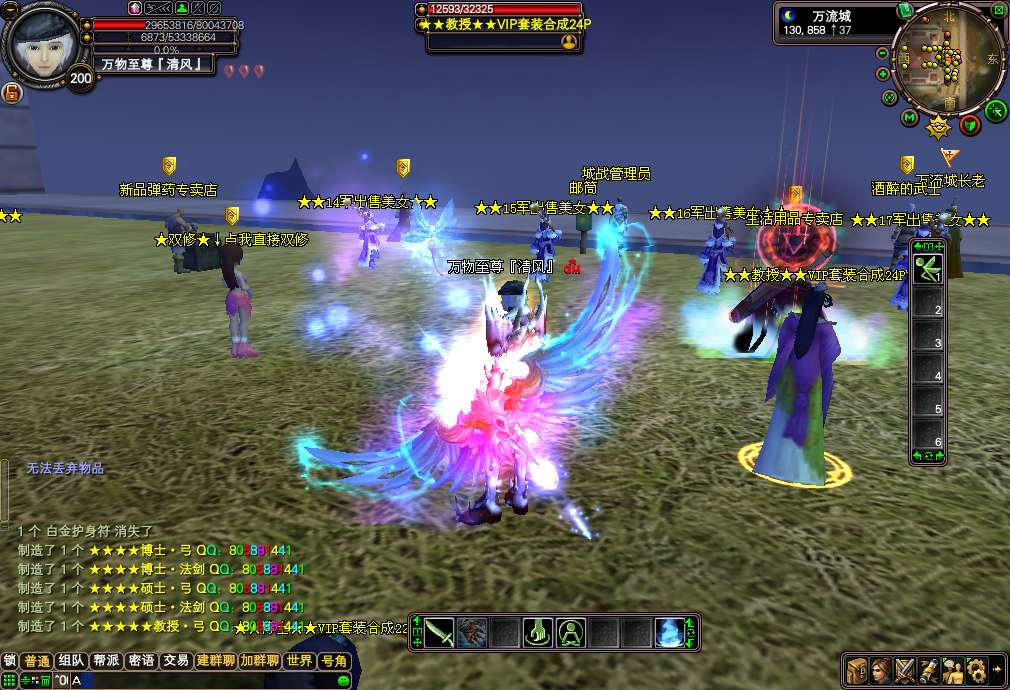Image resolution: width=1010 pixels, height=690 pixels.
Task: Choose the 交易 trade chat tab
Action: coord(176,661)
